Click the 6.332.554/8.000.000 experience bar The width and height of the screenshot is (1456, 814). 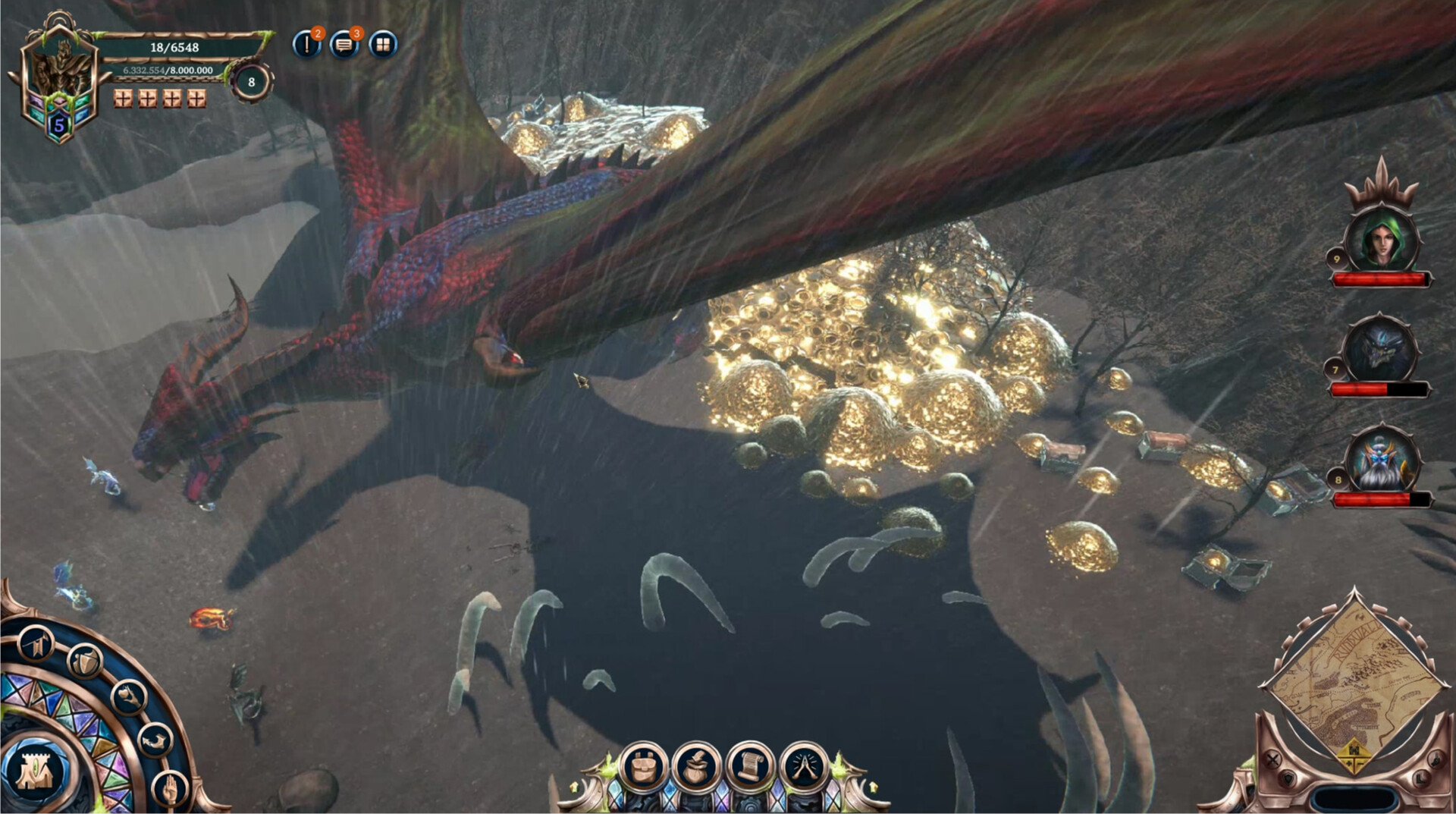pos(167,71)
